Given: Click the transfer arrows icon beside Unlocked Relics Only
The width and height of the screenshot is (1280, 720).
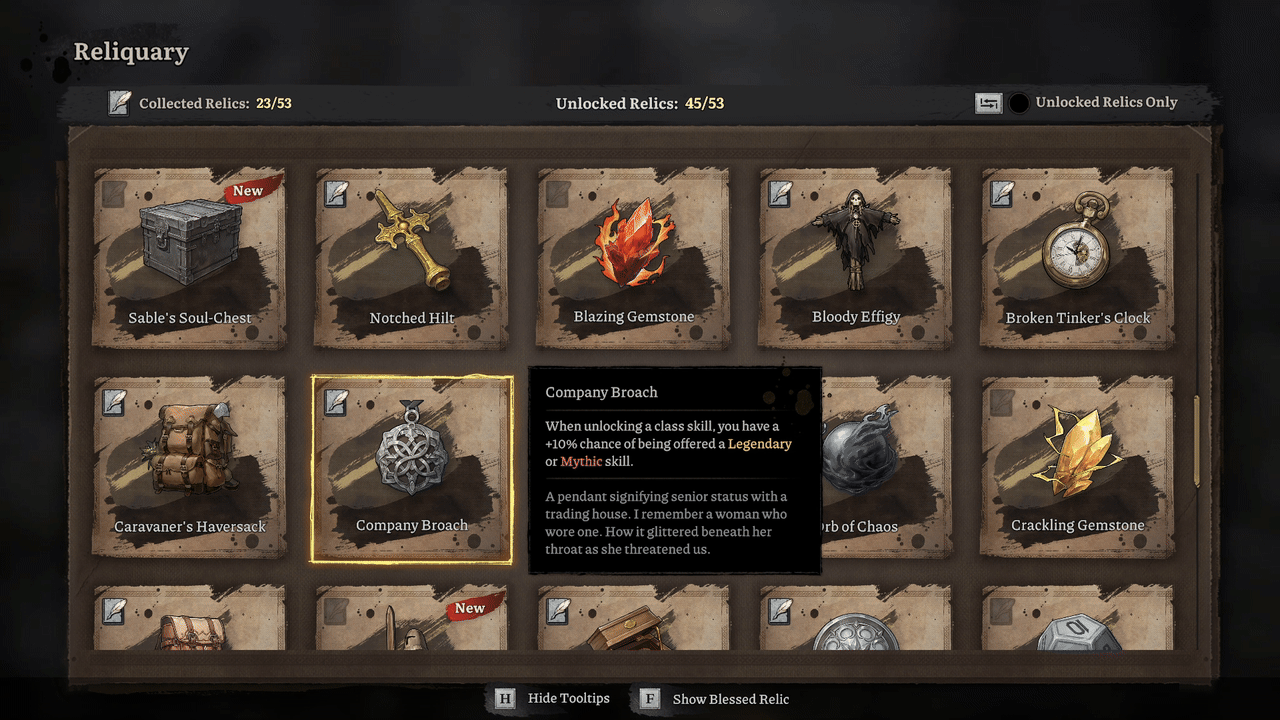Looking at the screenshot, I should [x=988, y=102].
